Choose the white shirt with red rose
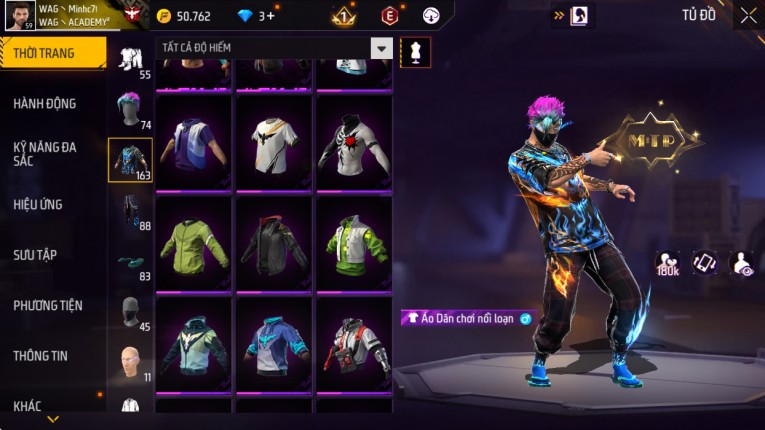This screenshot has height=430, width=765. tap(353, 141)
